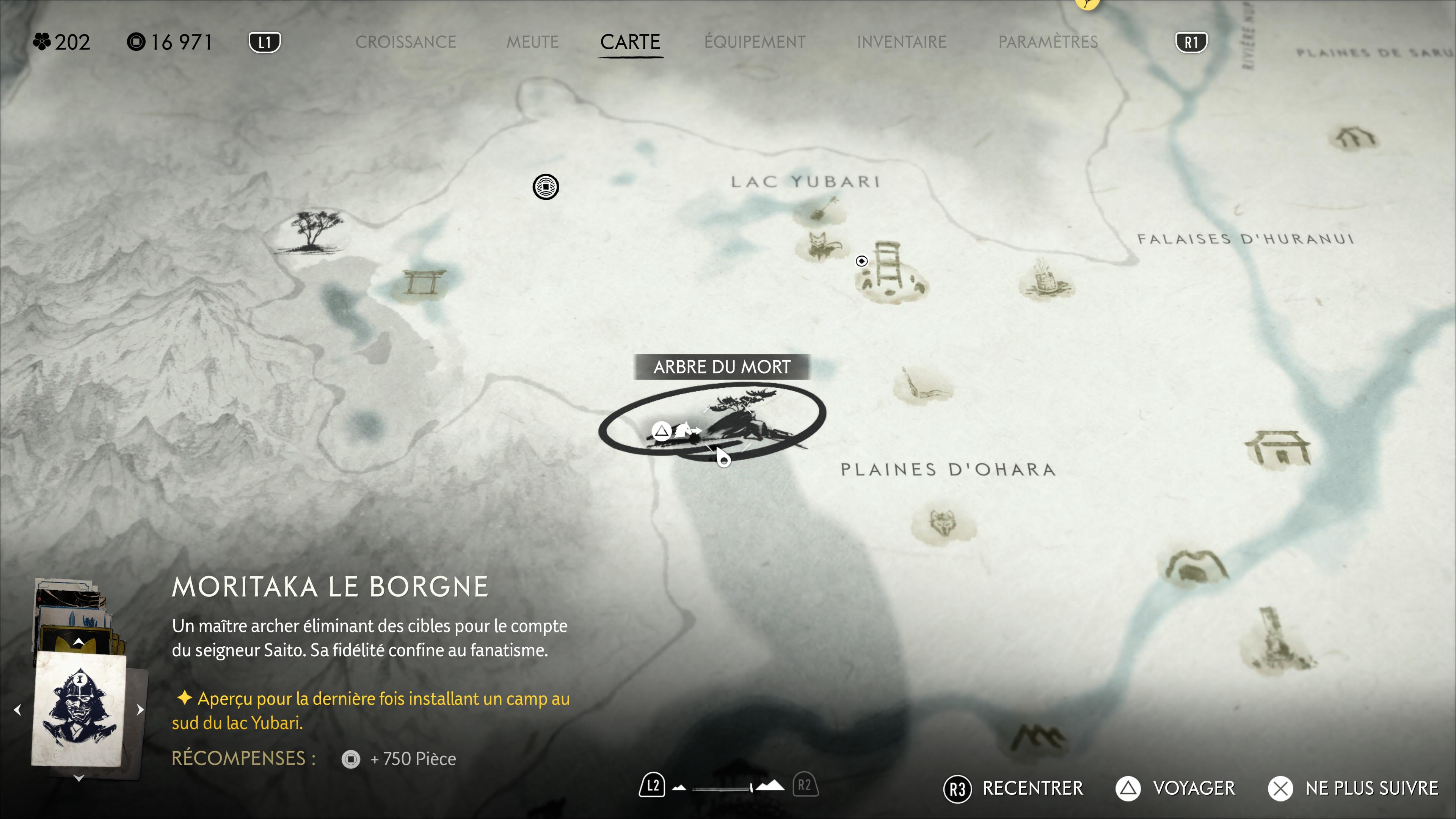Pick the Moritaka le Borgne target card

[x=79, y=709]
